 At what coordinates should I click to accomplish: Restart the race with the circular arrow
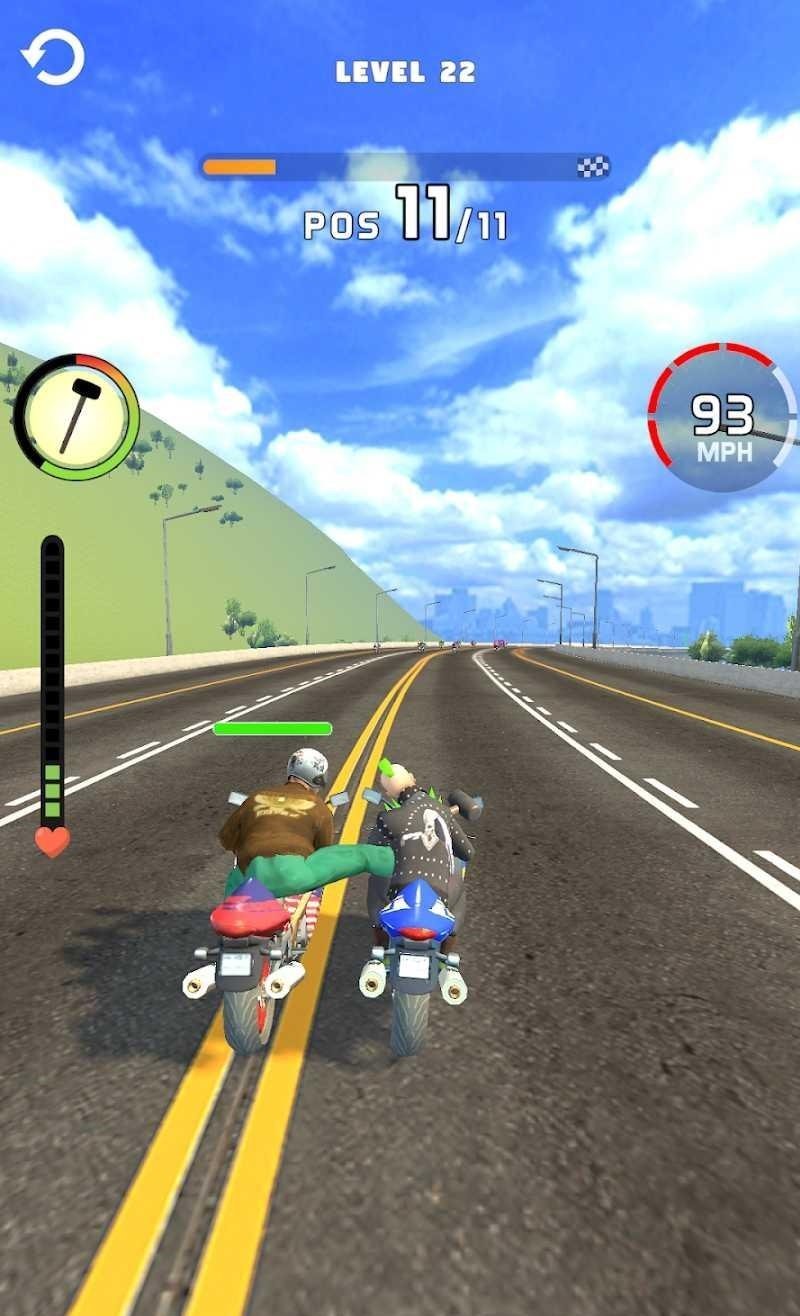point(53,58)
